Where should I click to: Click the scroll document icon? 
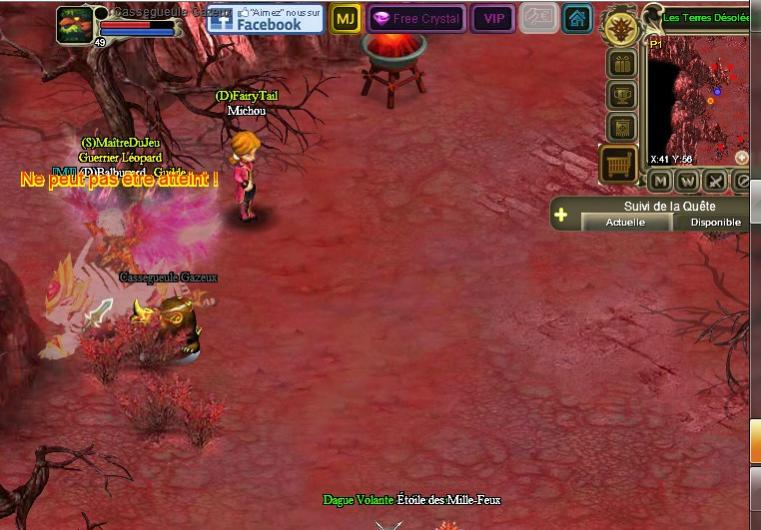tap(622, 127)
